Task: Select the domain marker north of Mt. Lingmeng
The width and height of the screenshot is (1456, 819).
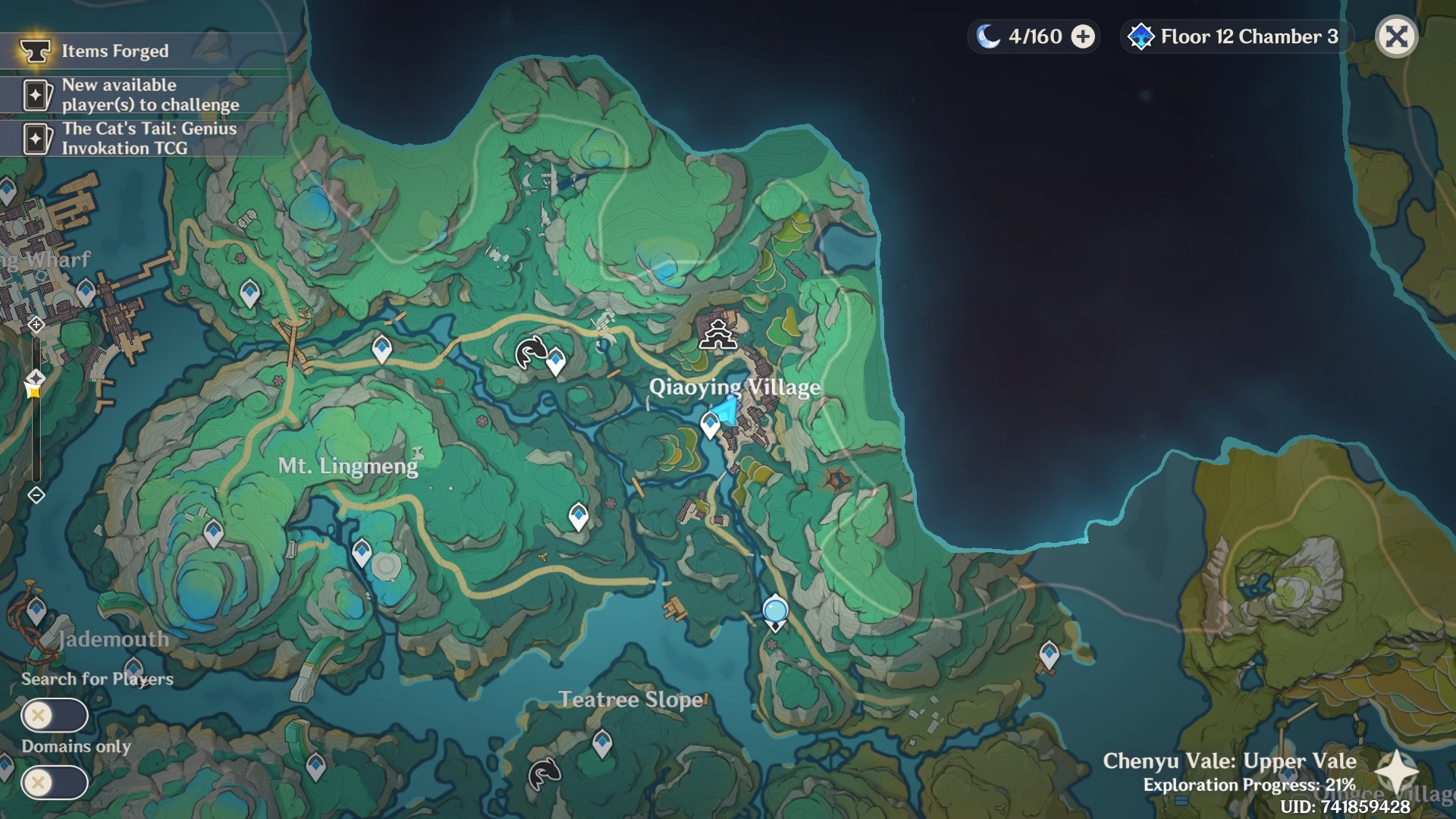Action: (x=531, y=353)
